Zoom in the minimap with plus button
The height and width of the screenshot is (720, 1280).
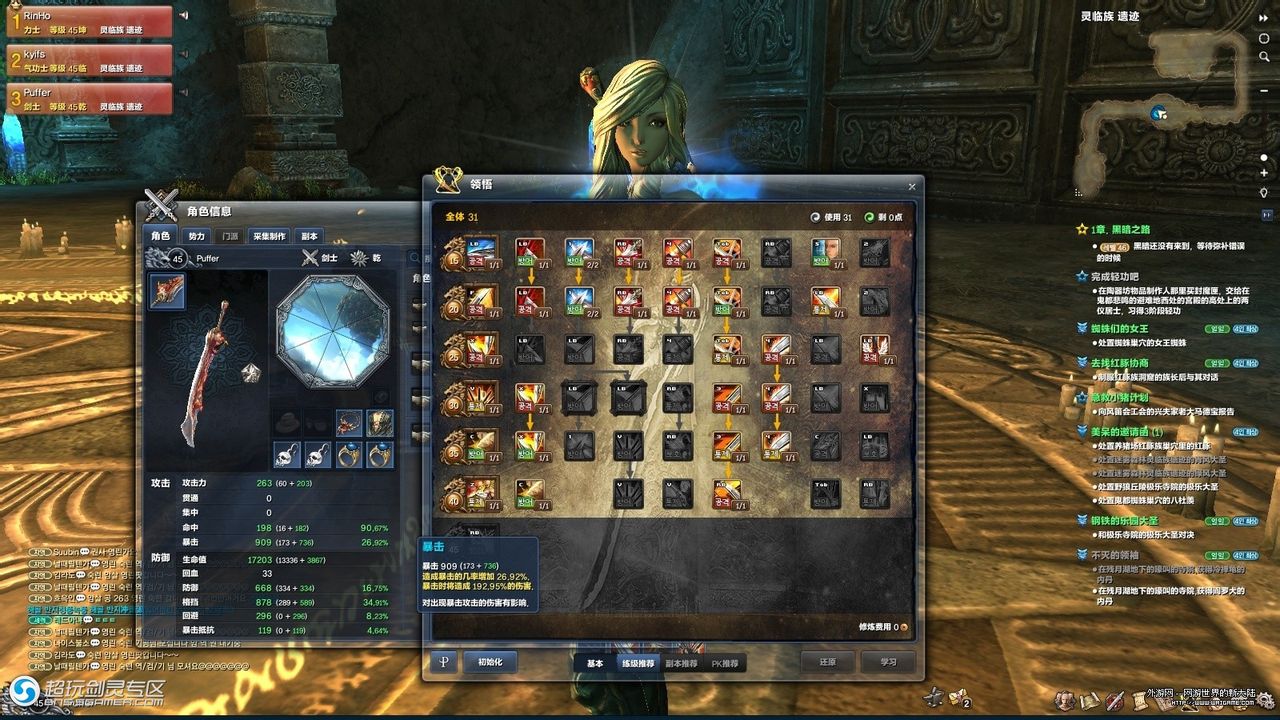(1264, 174)
